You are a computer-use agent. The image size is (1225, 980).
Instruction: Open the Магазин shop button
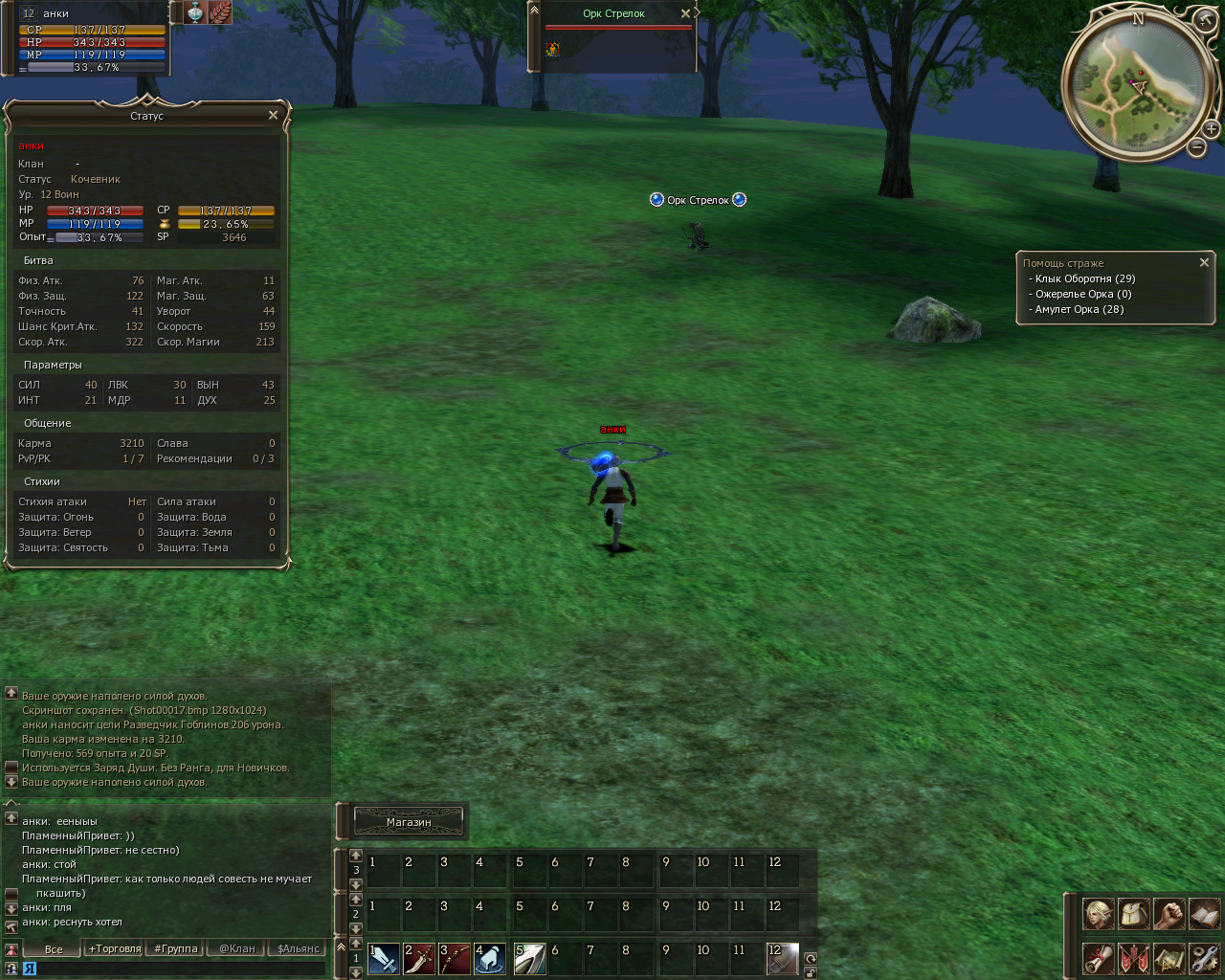click(x=409, y=821)
